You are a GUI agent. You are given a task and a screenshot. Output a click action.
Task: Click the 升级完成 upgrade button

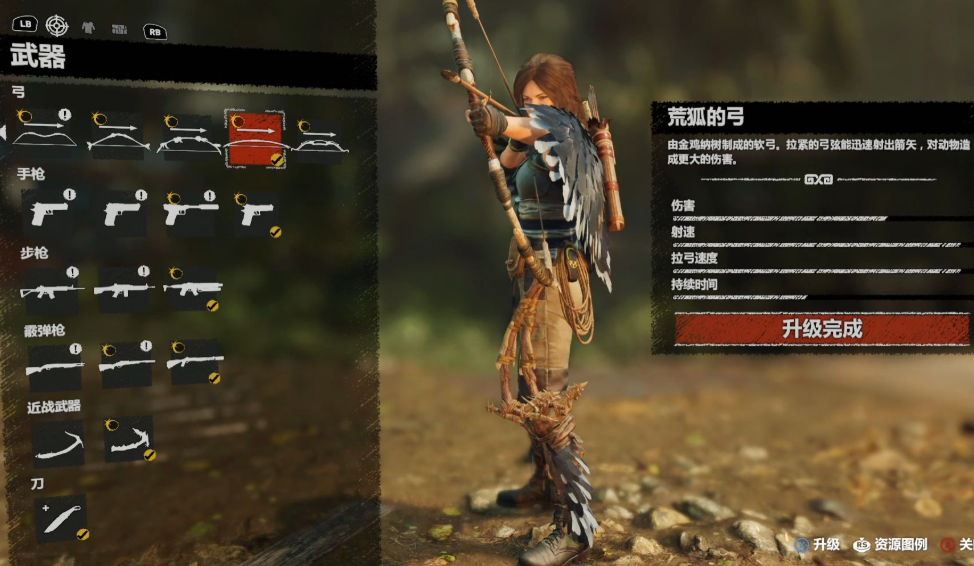point(821,329)
